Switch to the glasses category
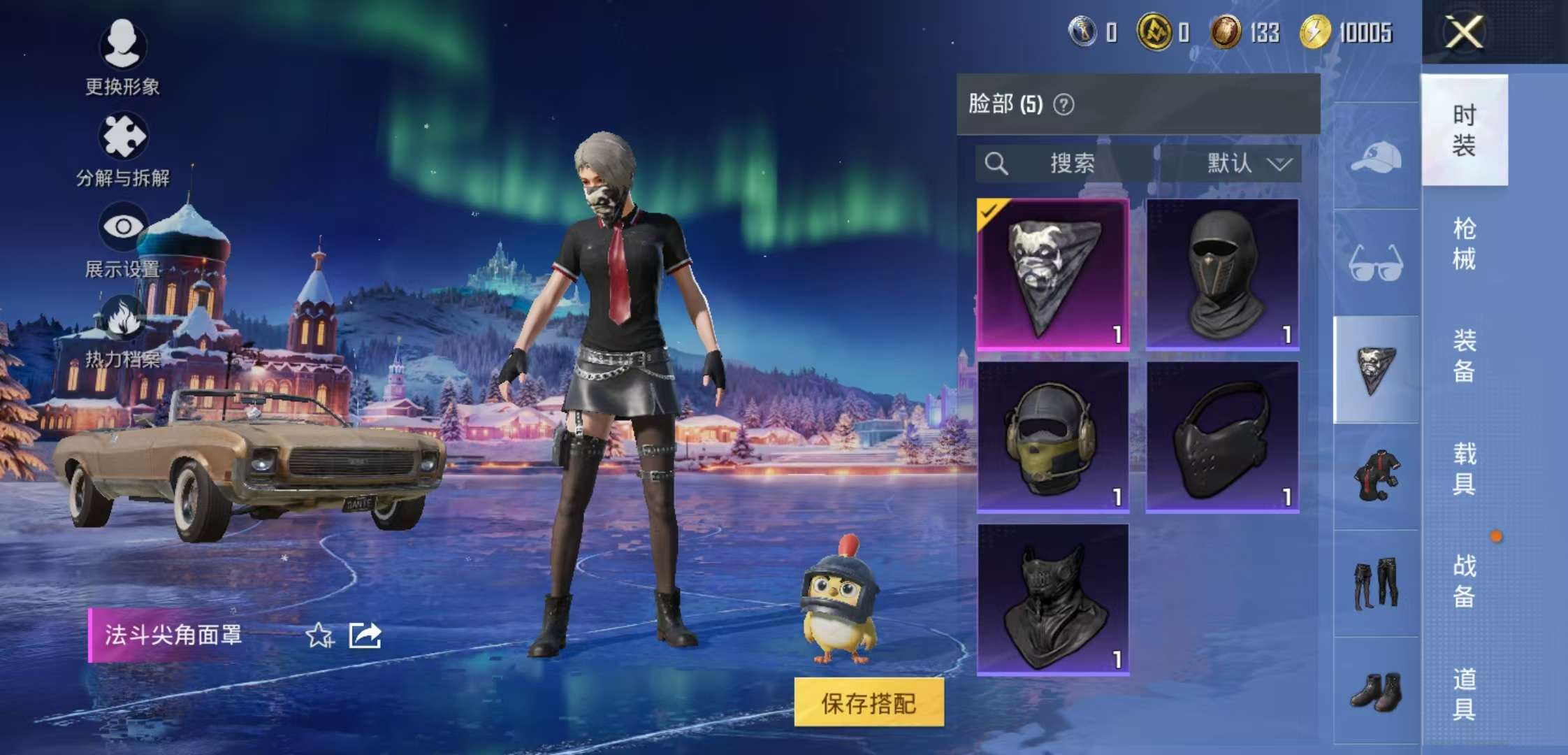The image size is (1568, 755). 1376,263
